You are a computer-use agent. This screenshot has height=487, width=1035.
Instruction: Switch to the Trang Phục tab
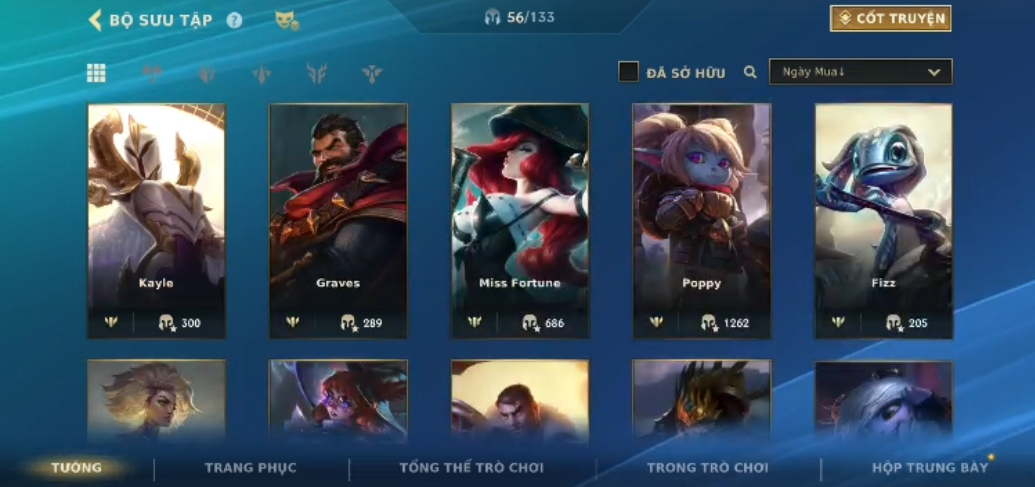tap(250, 468)
